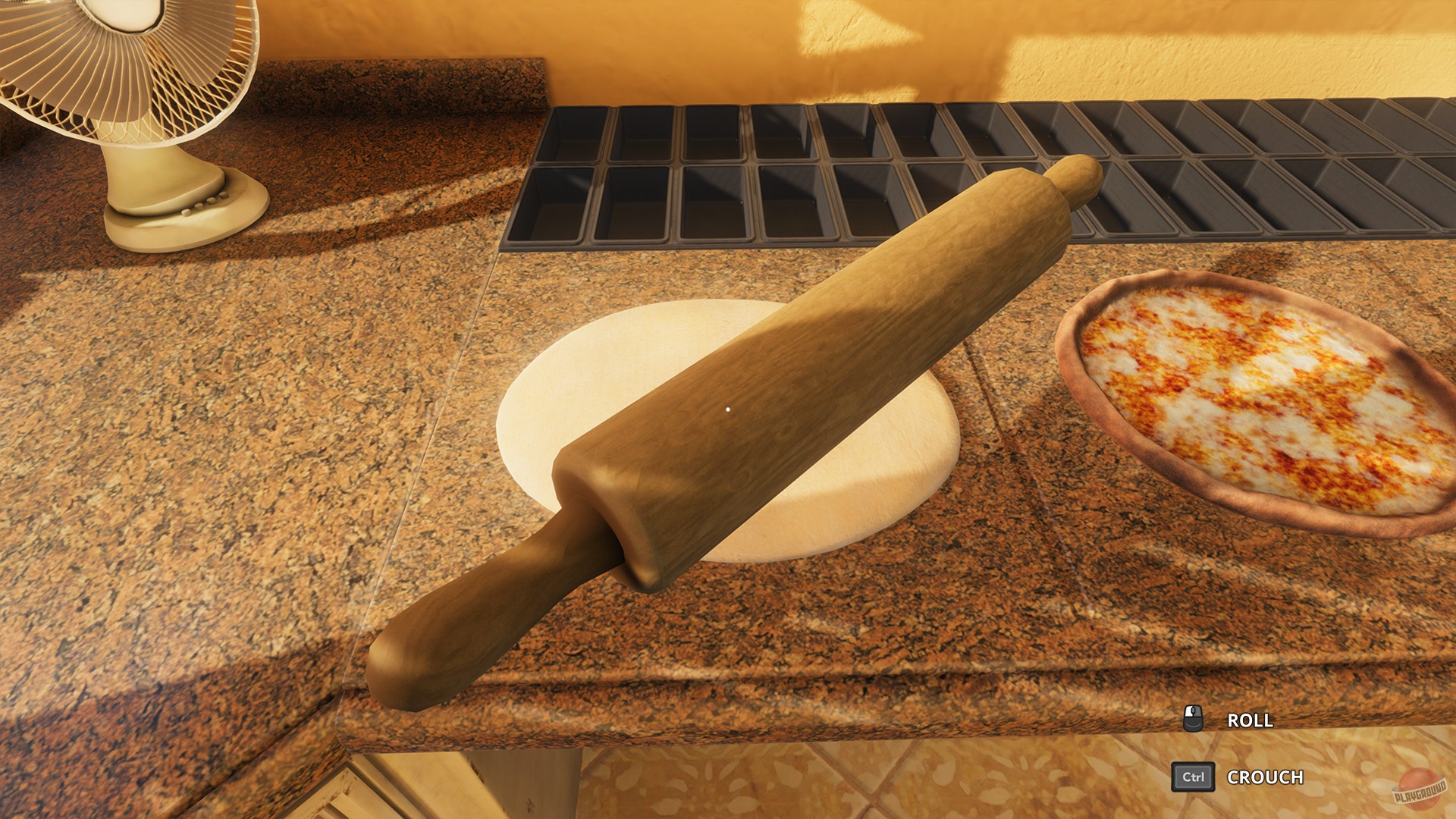Toggle the leftmost fan control button
The width and height of the screenshot is (1456, 819).
coord(187,213)
